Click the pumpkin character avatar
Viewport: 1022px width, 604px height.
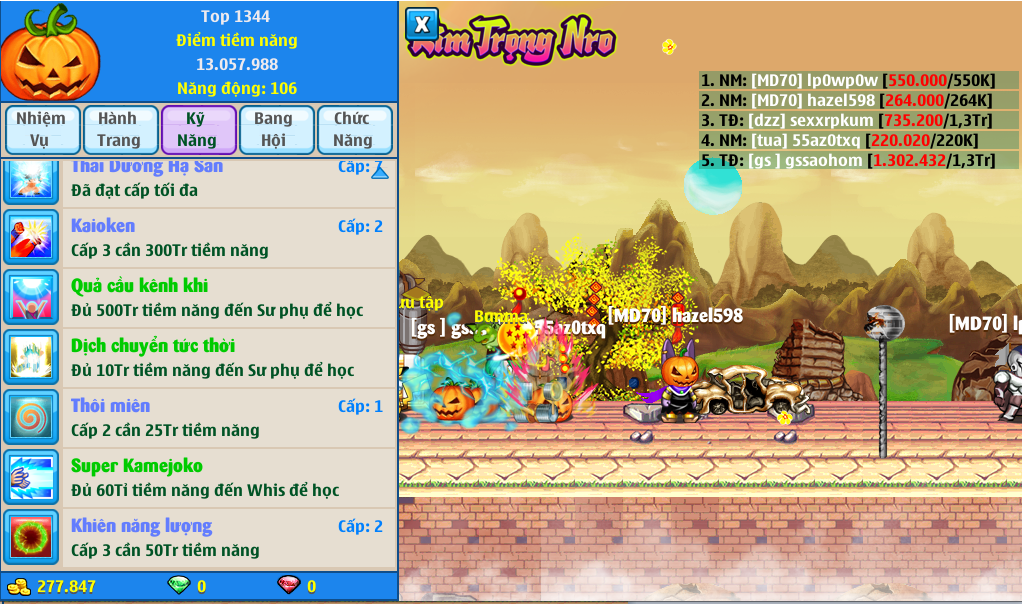(x=50, y=52)
